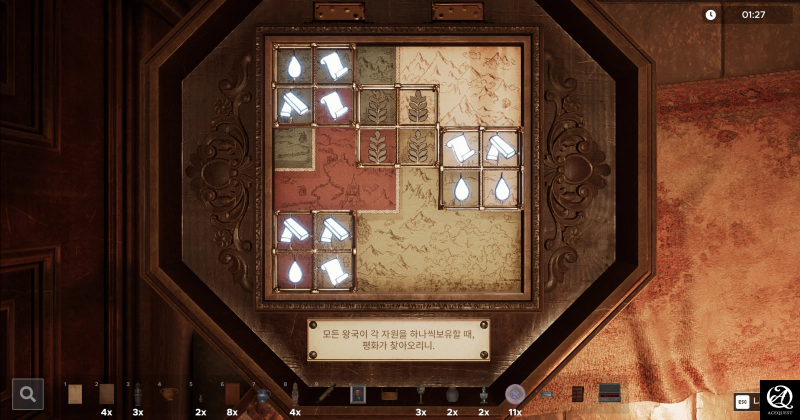Image resolution: width=800 pixels, height=420 pixels.
Task: Select the red-brown sheet stack marked 8x
Action: coord(232,394)
